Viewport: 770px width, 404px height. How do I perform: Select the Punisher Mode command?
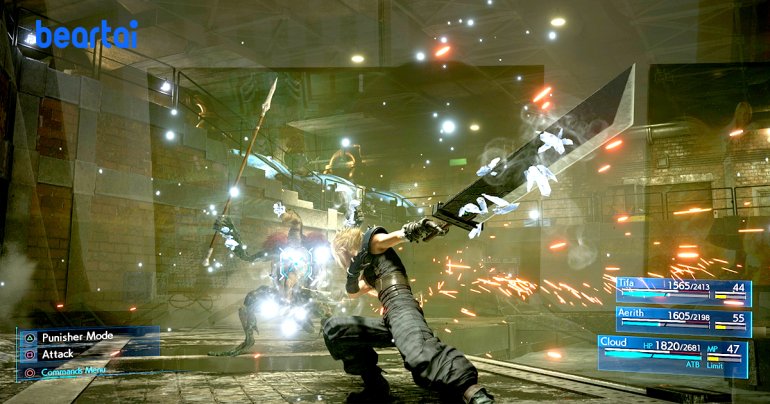(78, 337)
